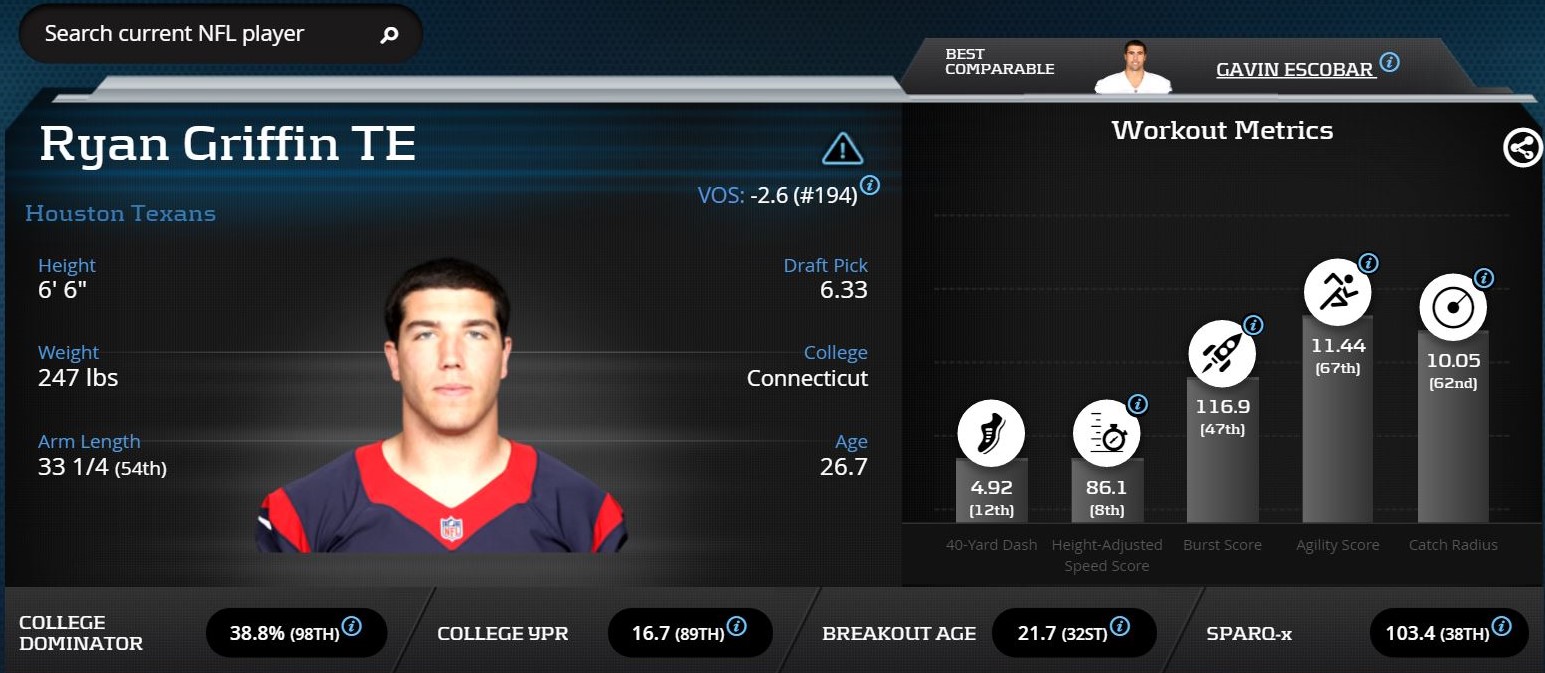Screen dimensions: 1545x673
Task: Show info for SPARQ-x score
Action: (1501, 627)
